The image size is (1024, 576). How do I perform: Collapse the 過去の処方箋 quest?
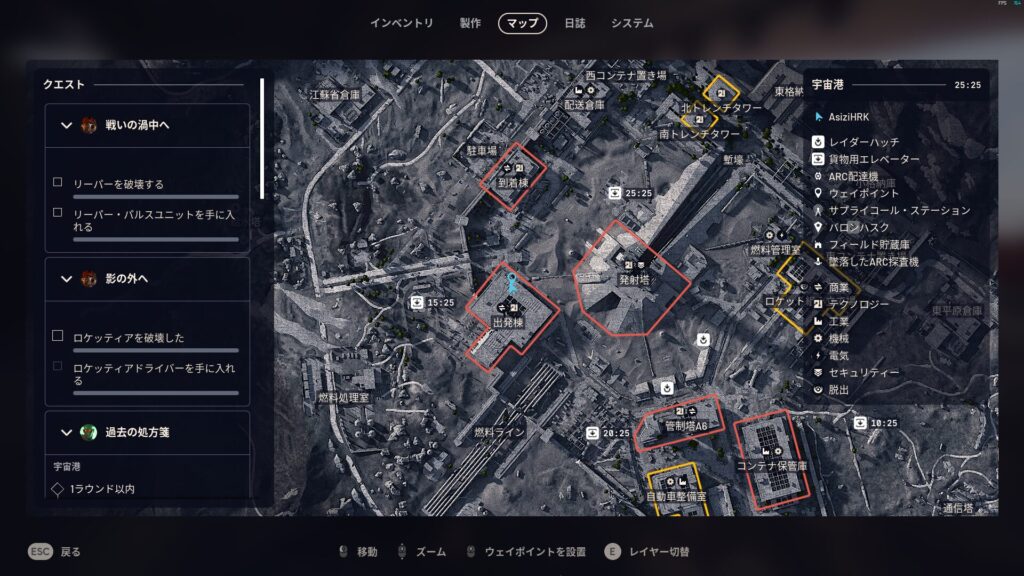(67, 433)
